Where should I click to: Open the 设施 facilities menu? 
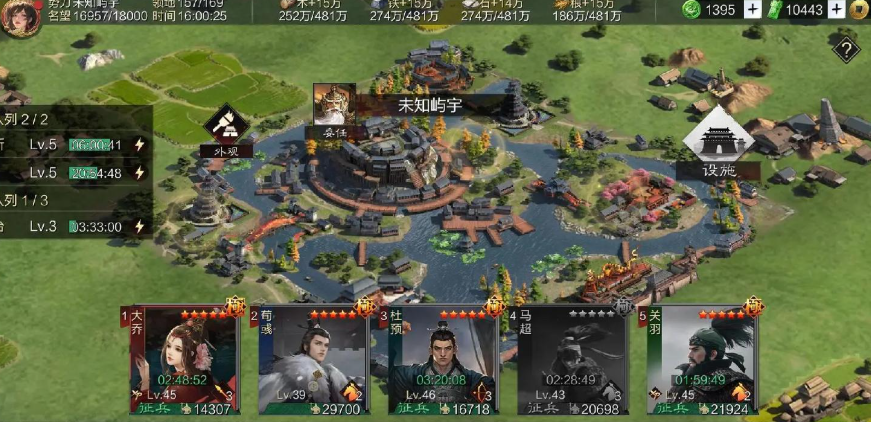click(x=717, y=146)
